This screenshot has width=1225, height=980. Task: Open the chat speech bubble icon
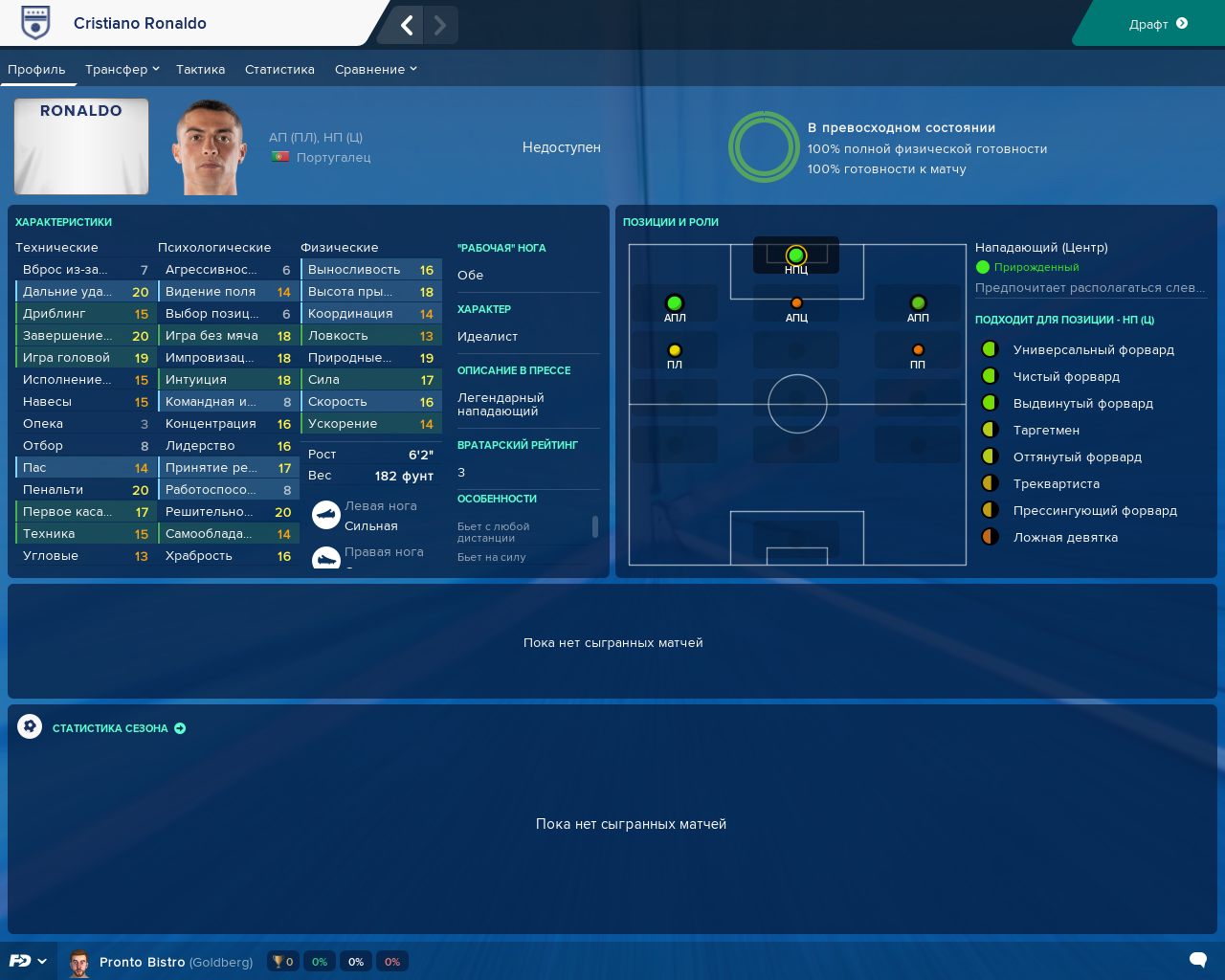[x=1197, y=960]
